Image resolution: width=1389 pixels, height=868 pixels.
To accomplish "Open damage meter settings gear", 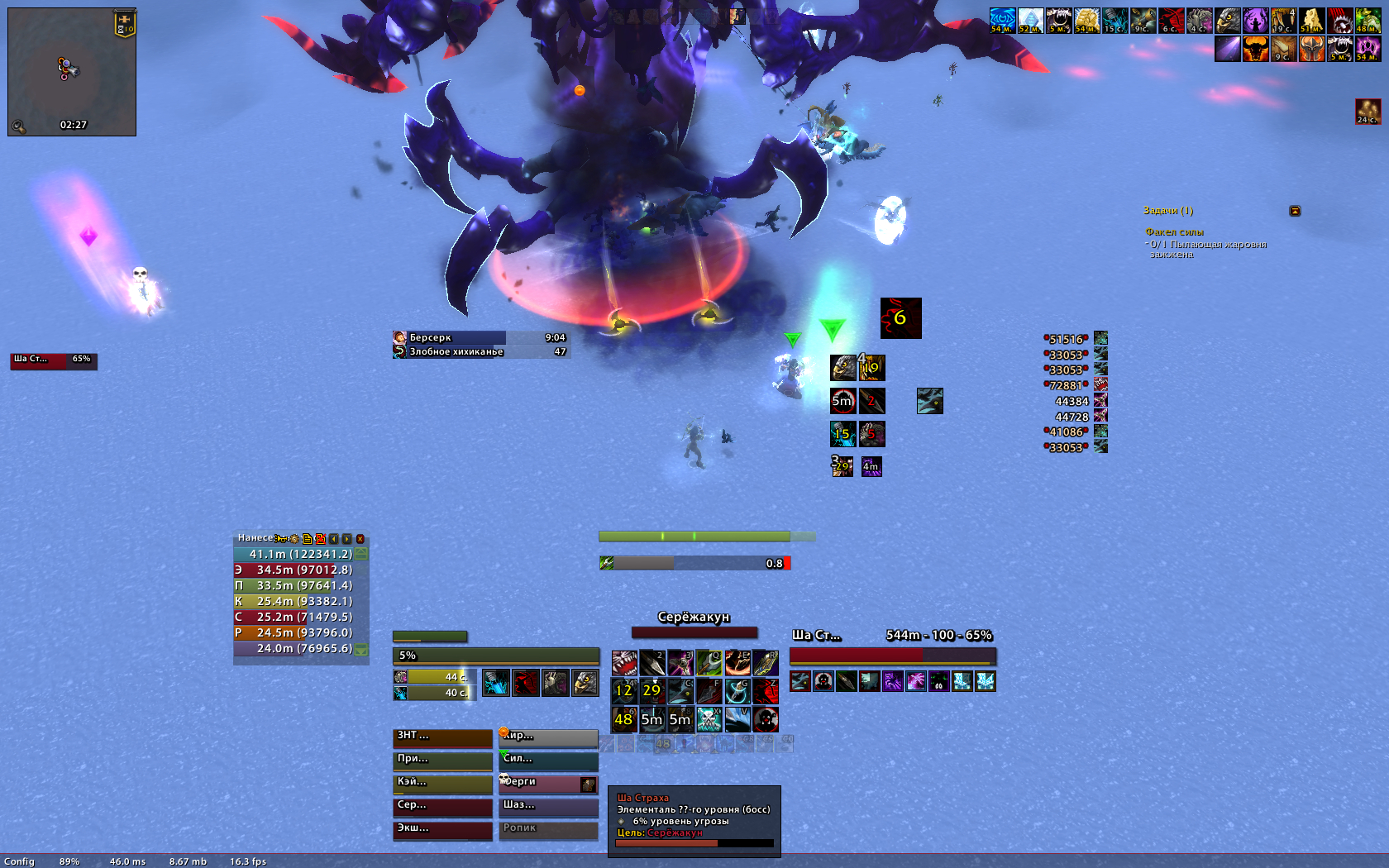I will pos(294,538).
